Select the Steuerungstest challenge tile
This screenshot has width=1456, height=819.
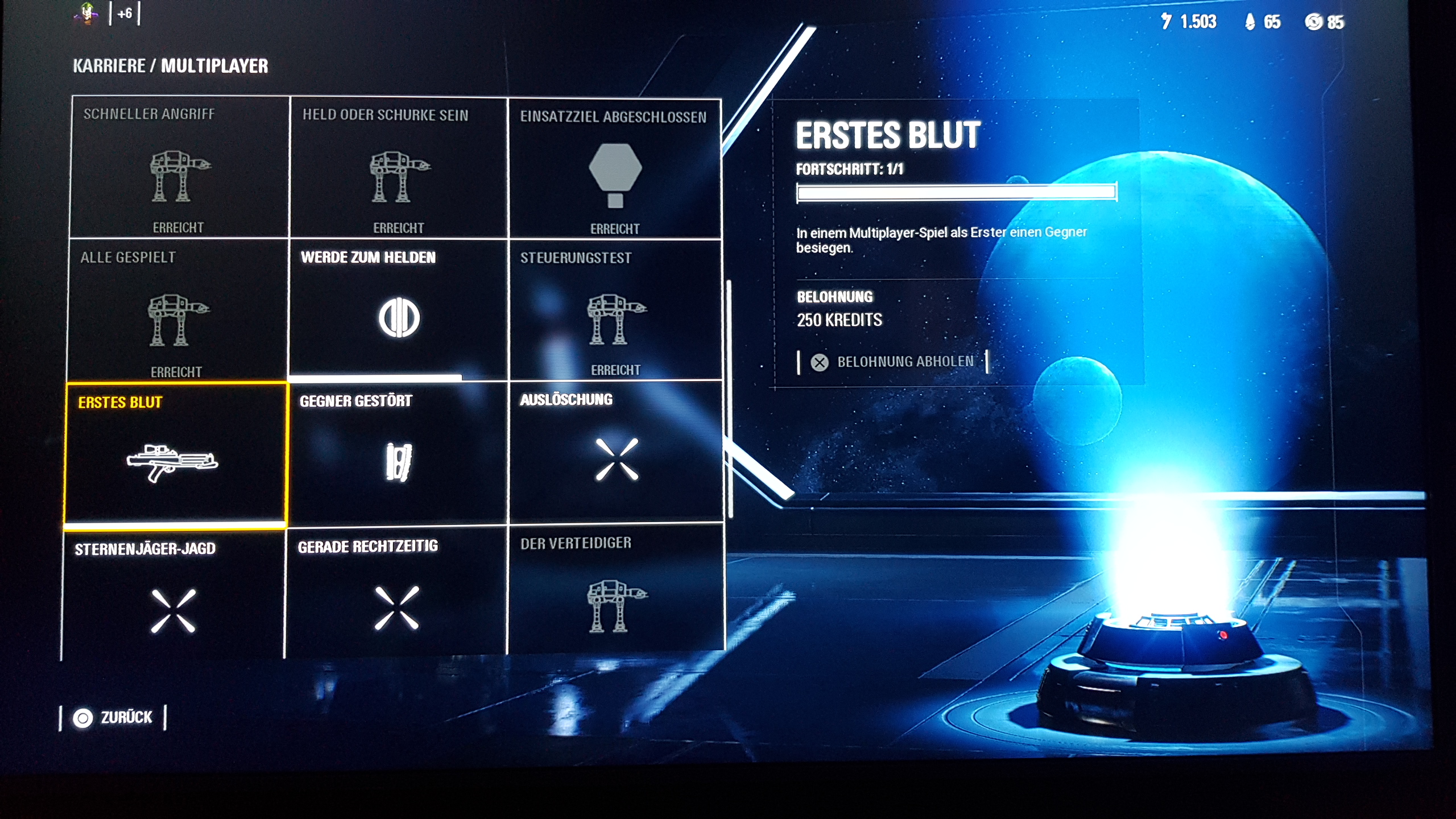click(x=615, y=311)
